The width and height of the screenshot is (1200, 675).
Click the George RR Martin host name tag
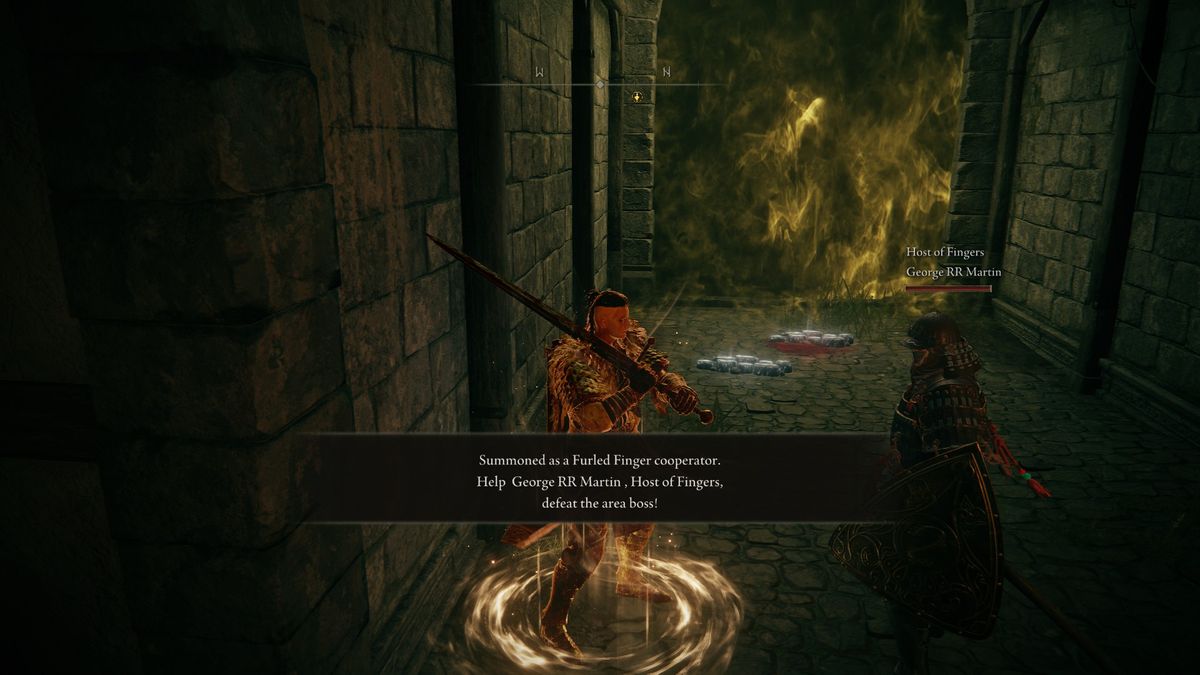(953, 272)
